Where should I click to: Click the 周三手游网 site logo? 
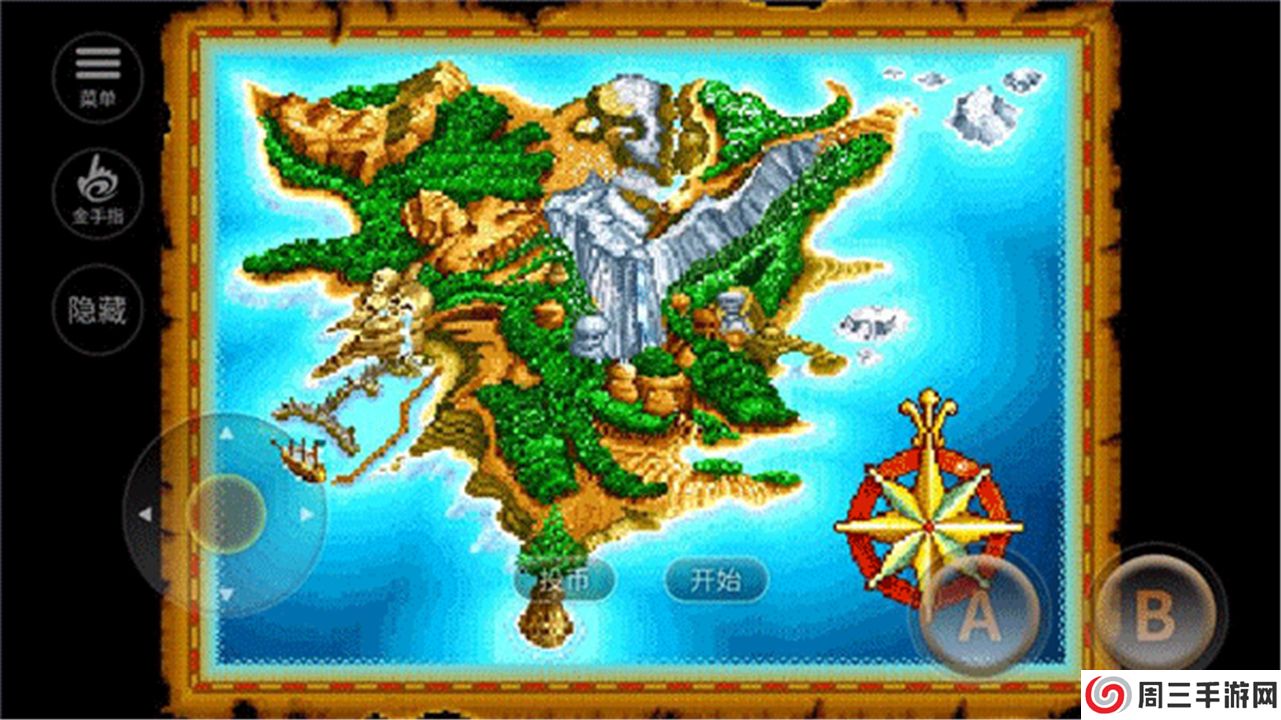point(1179,694)
